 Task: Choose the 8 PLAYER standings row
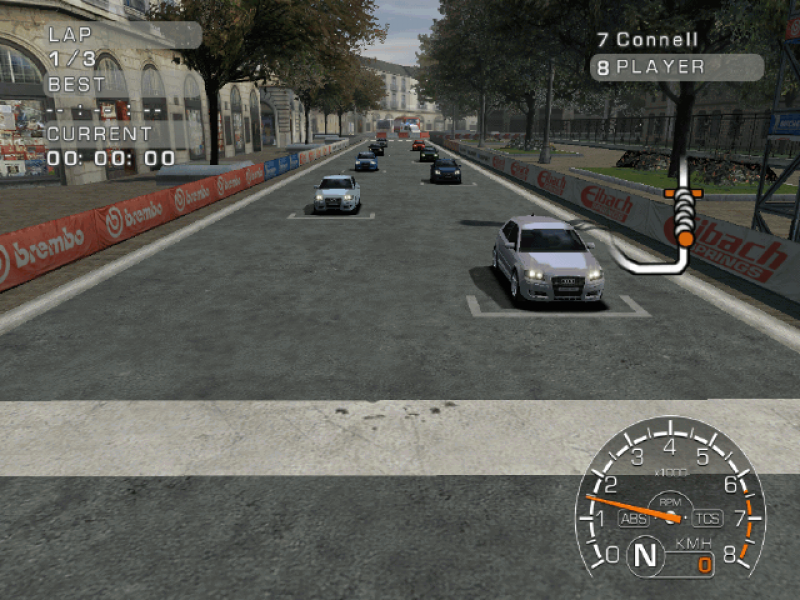[675, 67]
